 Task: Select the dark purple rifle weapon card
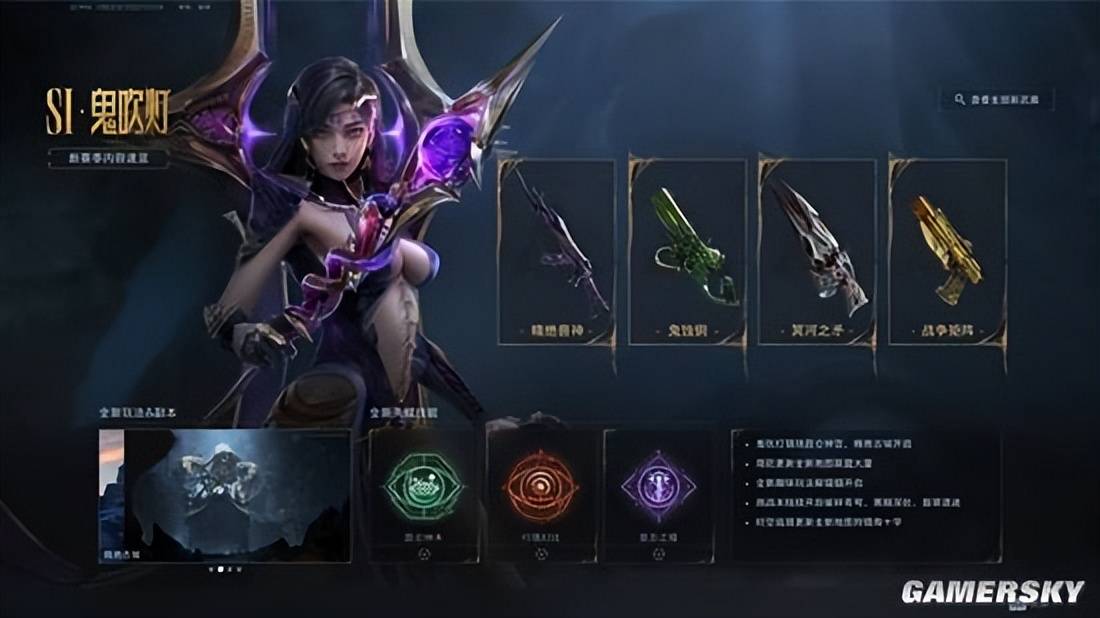pyautogui.click(x=557, y=252)
